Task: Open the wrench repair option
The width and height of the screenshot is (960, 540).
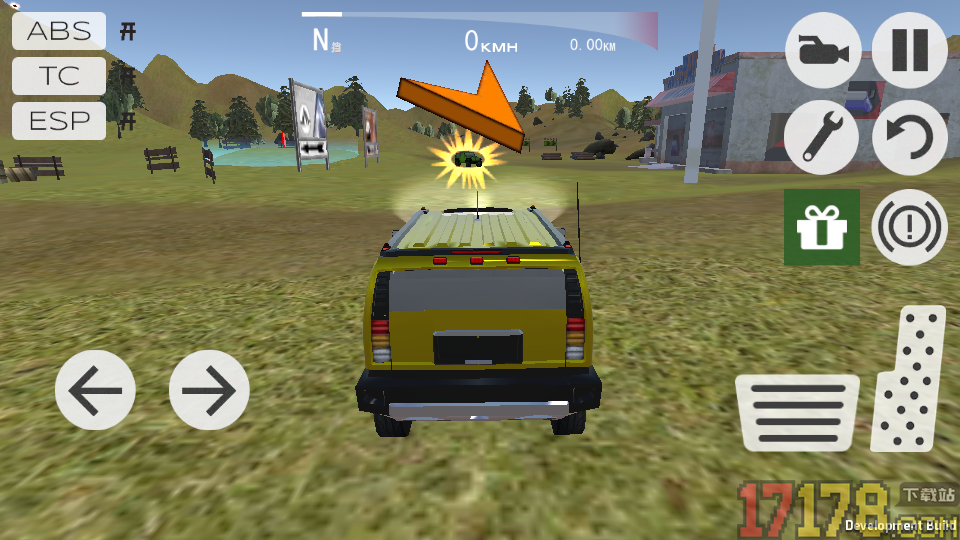Action: [x=821, y=137]
